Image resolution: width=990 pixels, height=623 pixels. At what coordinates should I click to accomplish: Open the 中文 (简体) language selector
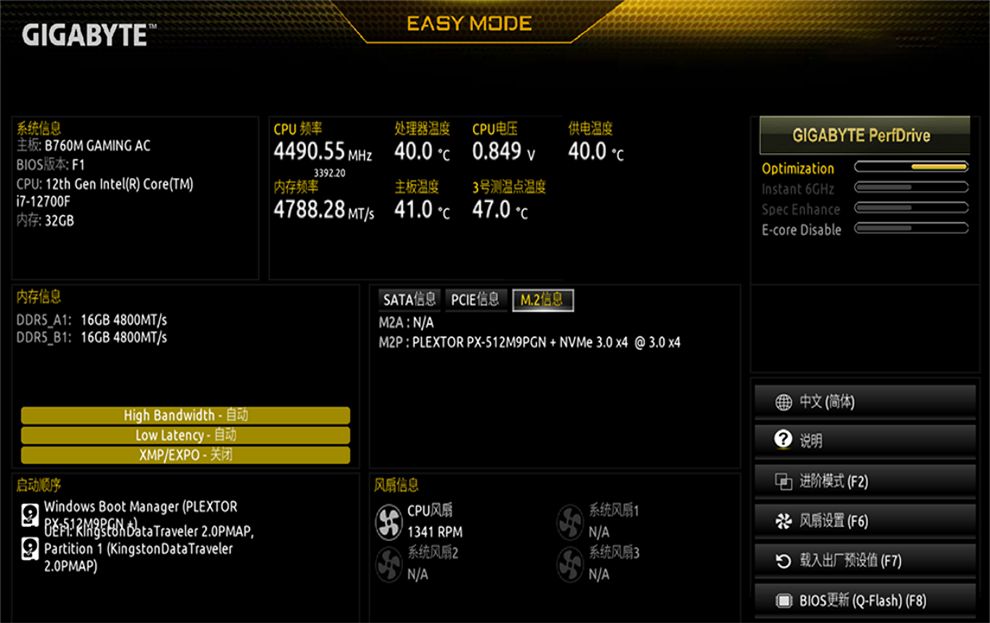pos(864,402)
